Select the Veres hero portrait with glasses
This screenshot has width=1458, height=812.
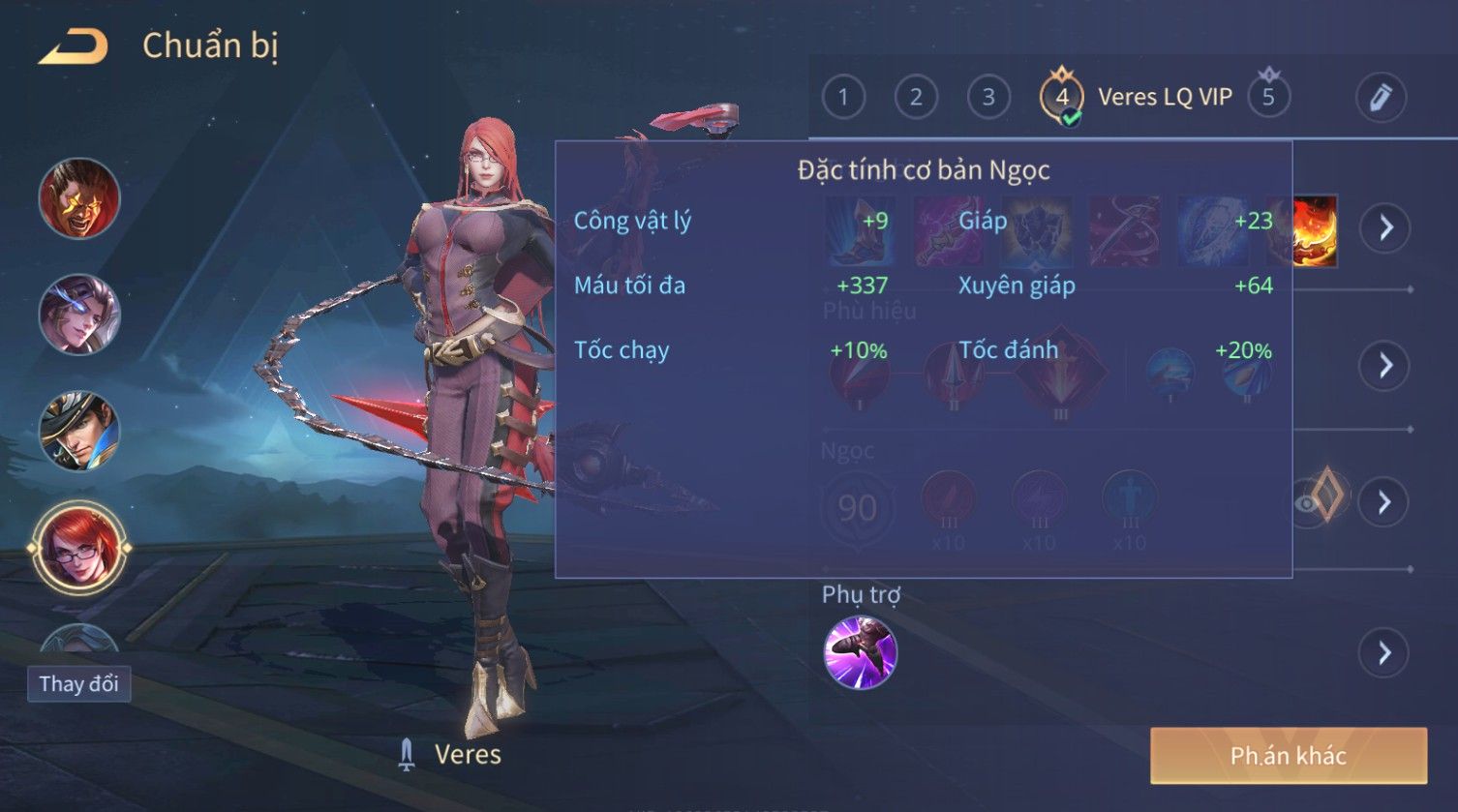pyautogui.click(x=79, y=547)
